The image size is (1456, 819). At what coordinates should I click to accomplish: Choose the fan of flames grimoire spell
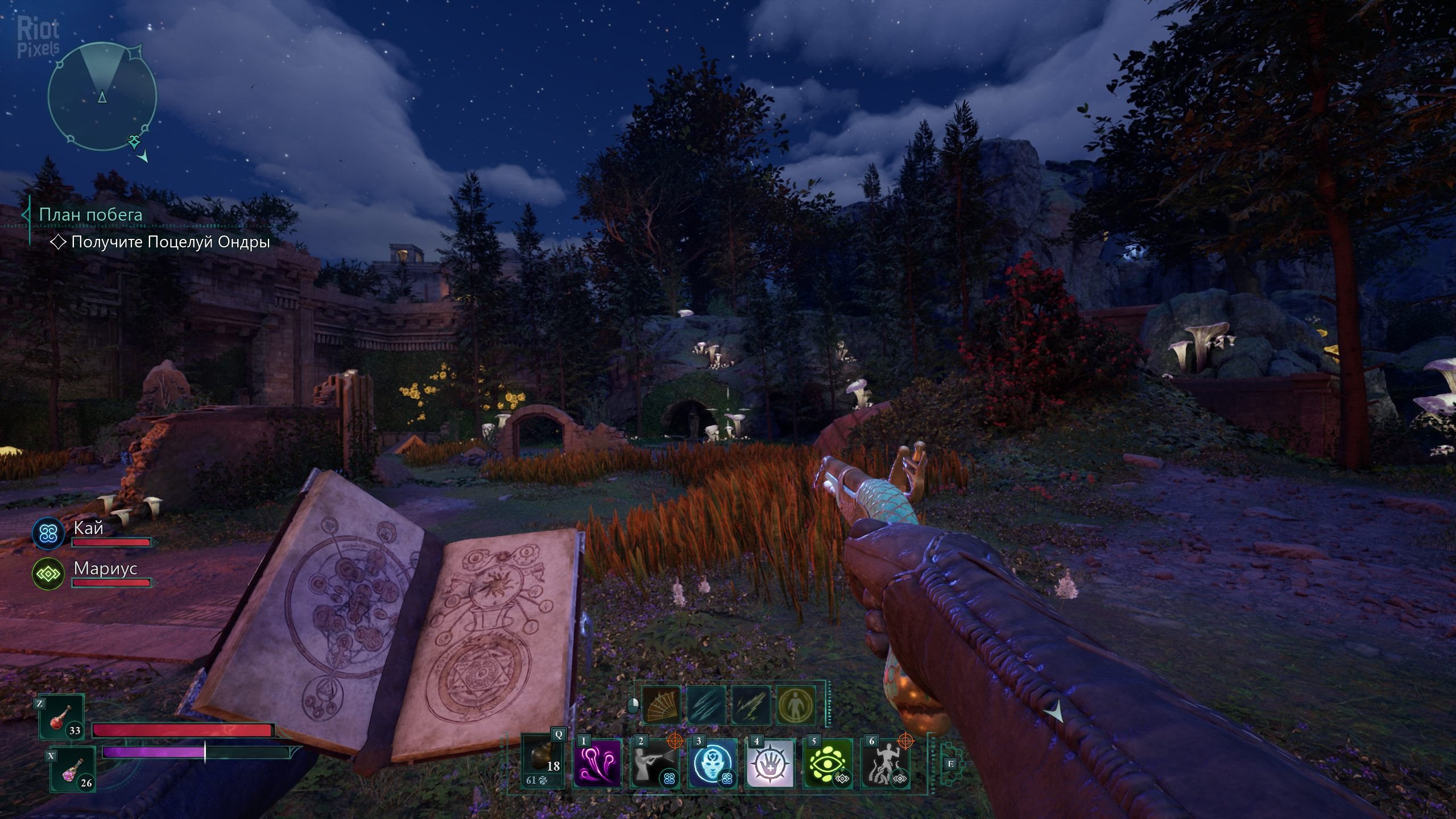point(660,705)
